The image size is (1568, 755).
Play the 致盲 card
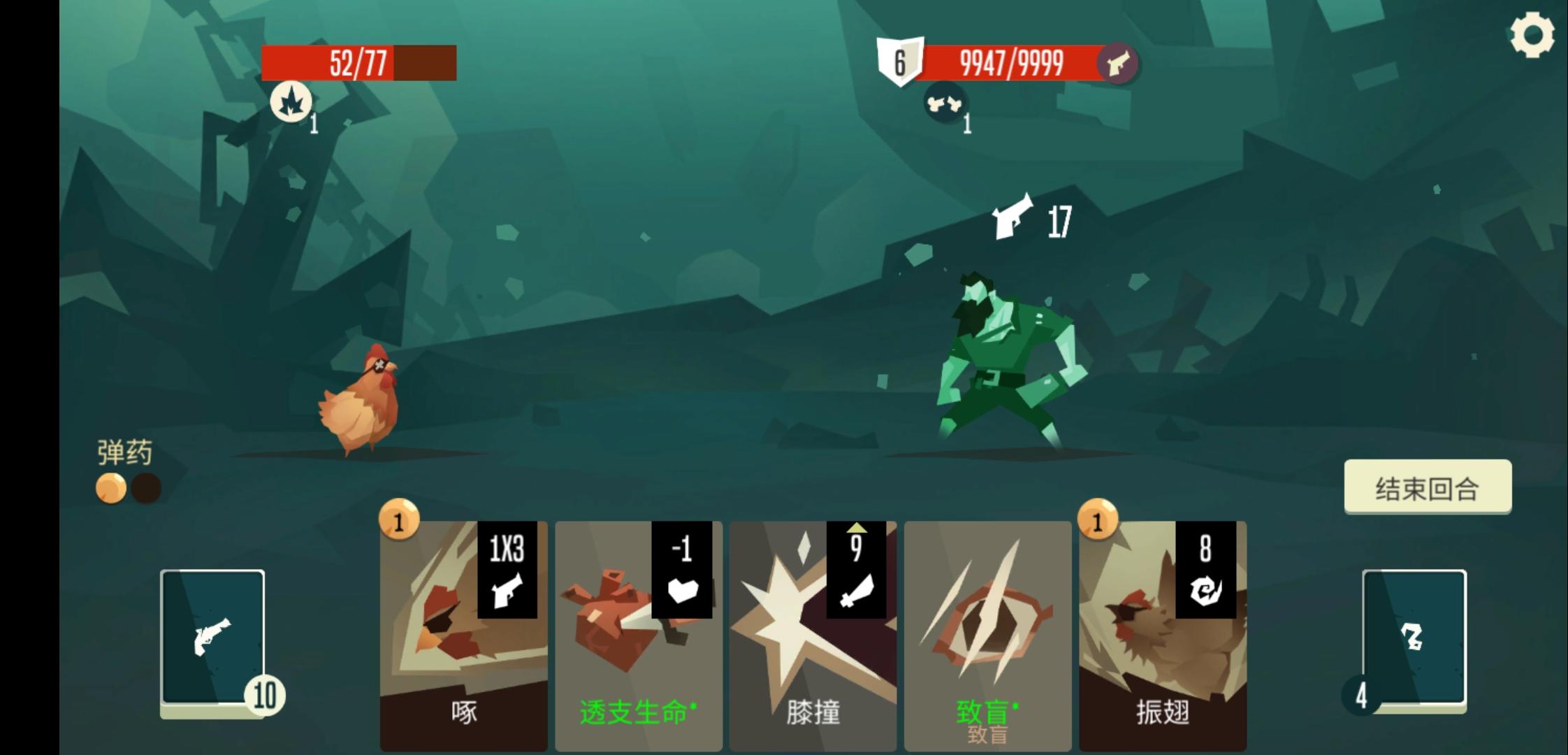(x=987, y=629)
